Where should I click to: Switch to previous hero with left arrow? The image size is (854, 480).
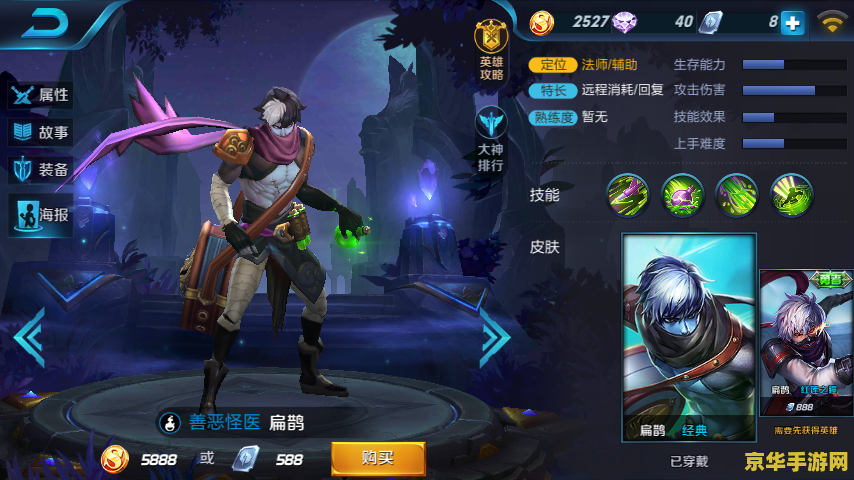click(28, 336)
